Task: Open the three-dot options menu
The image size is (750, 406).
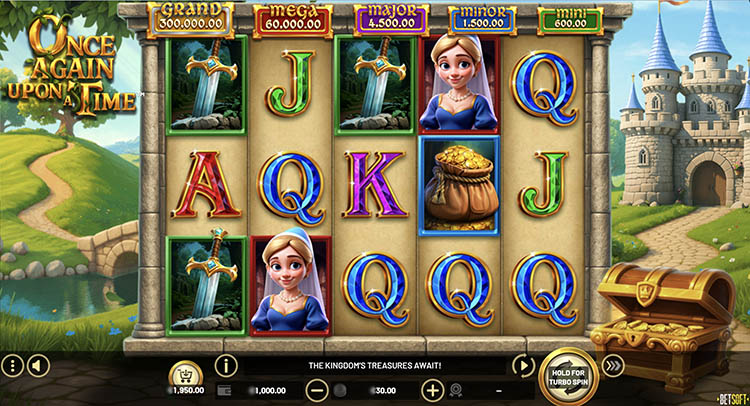Action: point(12,366)
